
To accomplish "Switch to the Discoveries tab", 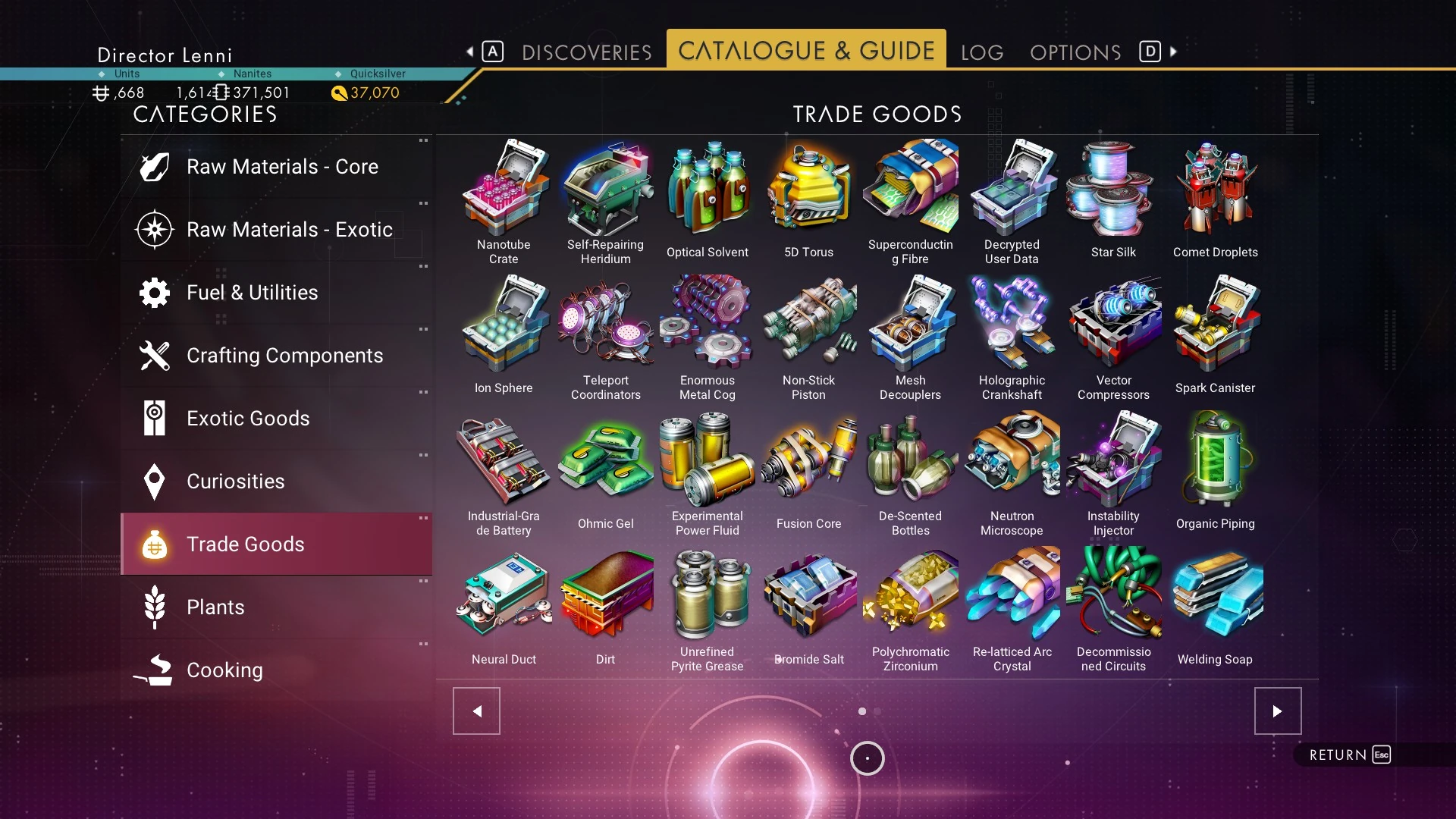I will (x=585, y=52).
